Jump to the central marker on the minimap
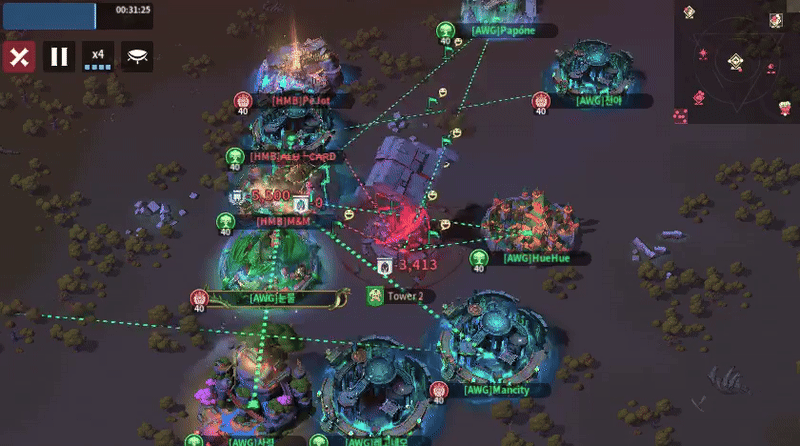This screenshot has height=446, width=800. (x=735, y=62)
